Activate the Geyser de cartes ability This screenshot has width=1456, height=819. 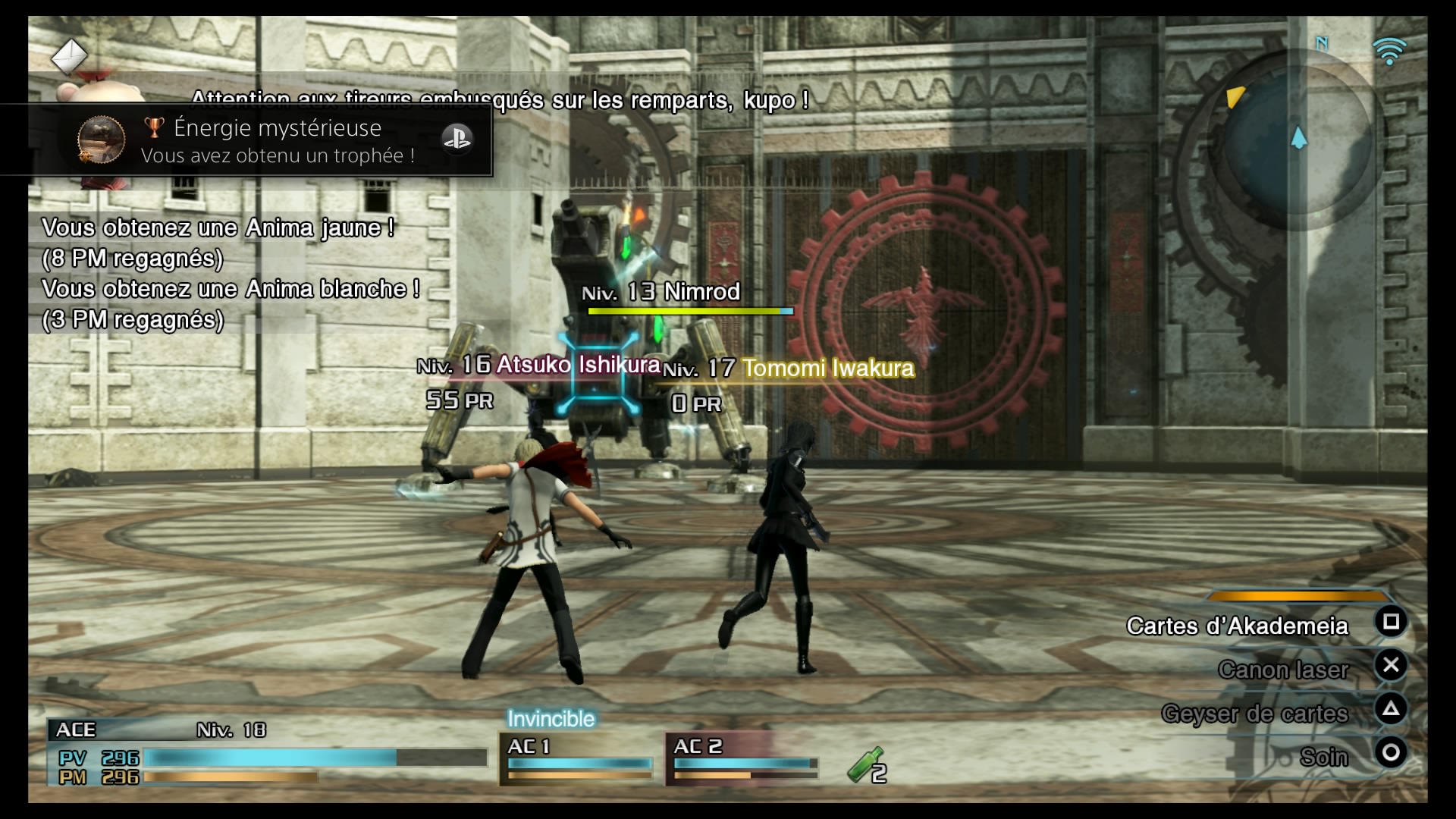point(1254,714)
